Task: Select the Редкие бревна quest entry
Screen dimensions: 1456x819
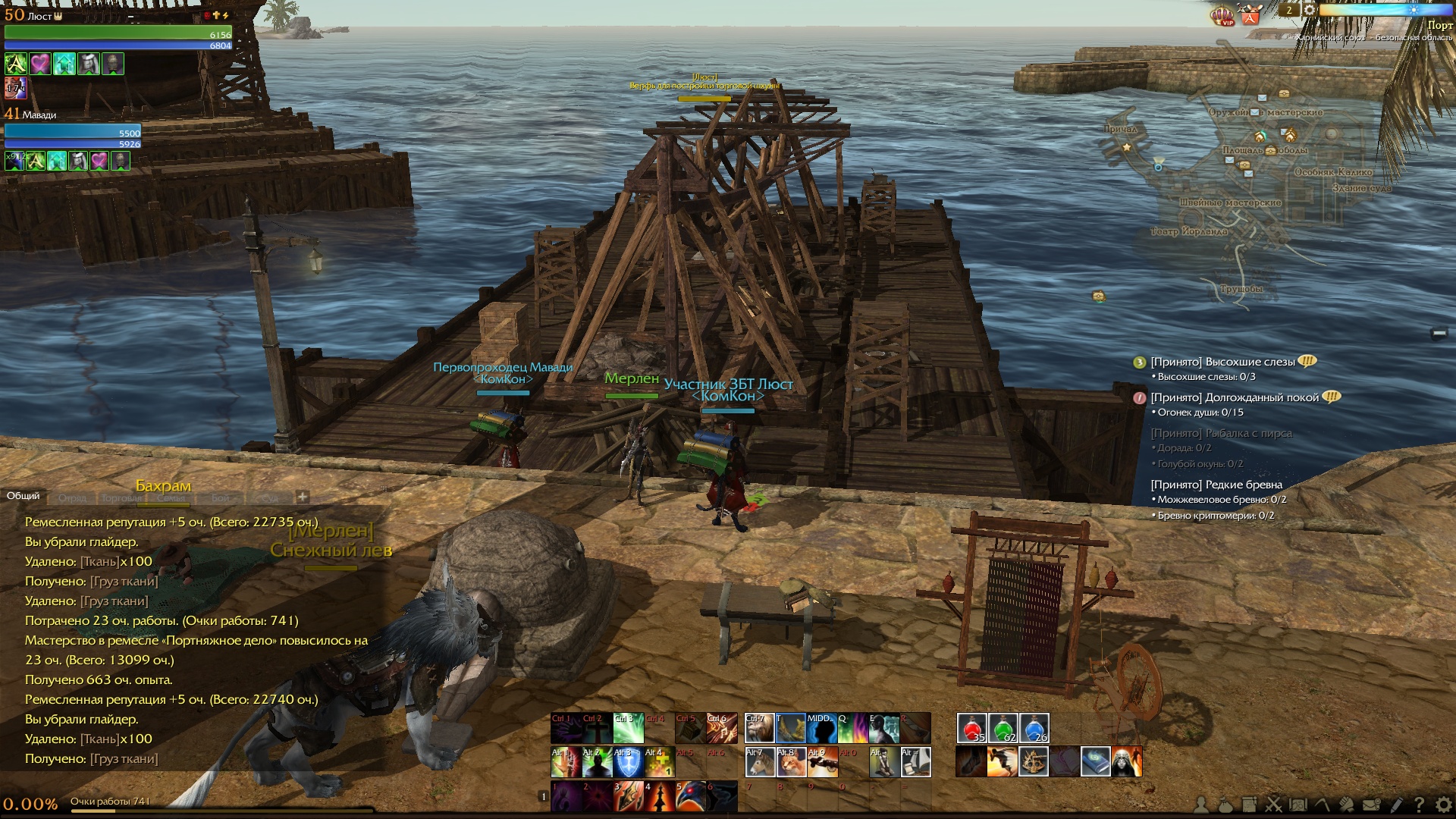Action: [x=1216, y=485]
